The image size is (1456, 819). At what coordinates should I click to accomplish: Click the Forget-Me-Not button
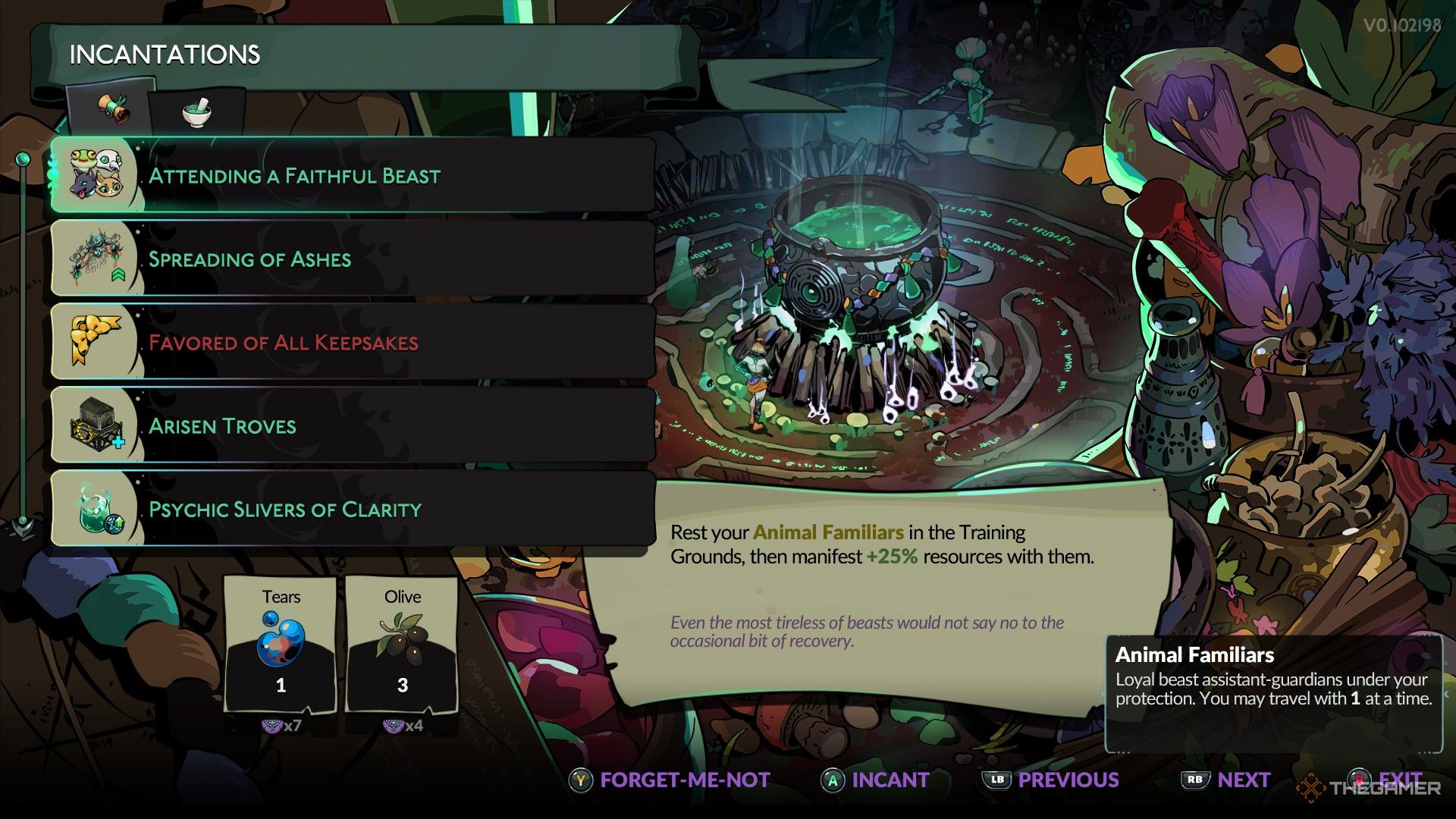coord(682,780)
